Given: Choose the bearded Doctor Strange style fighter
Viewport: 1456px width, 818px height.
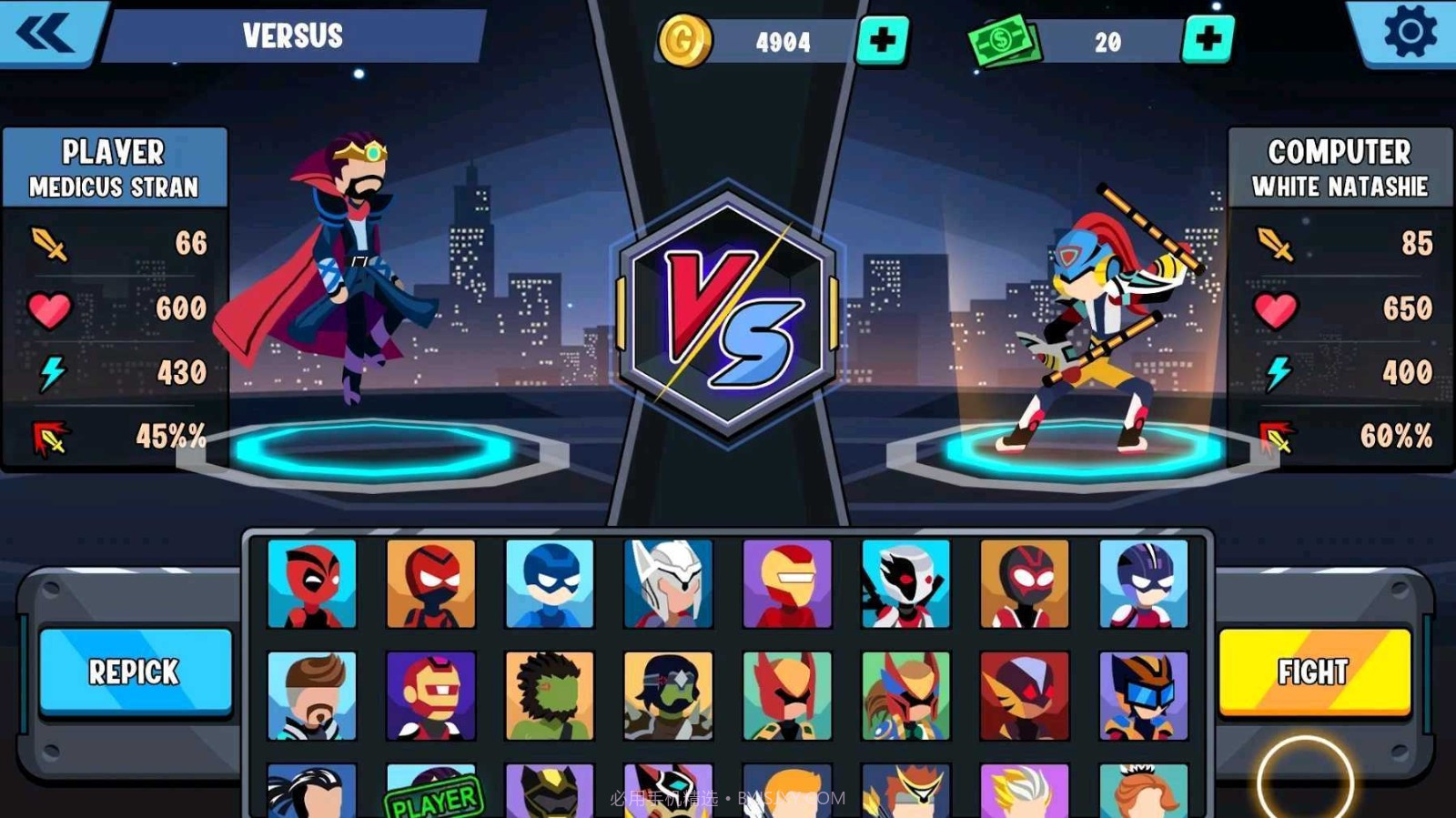Looking at the screenshot, I should click(314, 696).
